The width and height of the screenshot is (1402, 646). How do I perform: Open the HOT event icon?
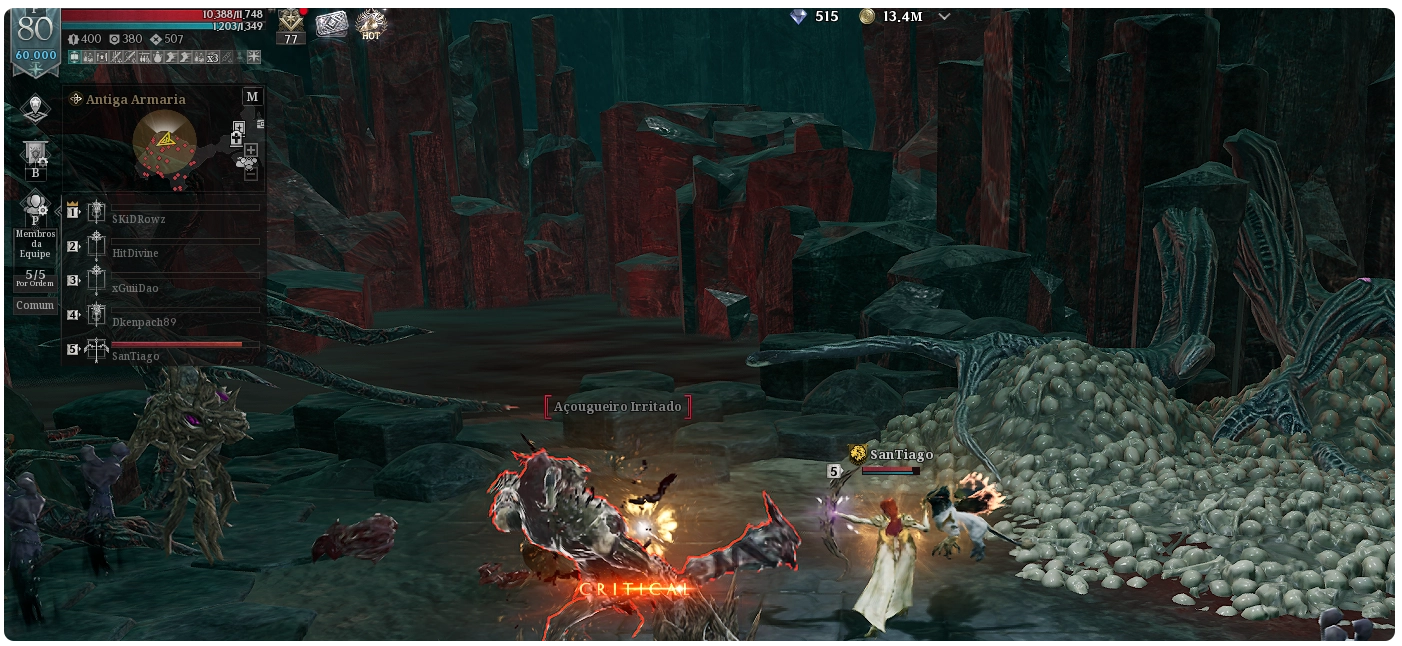371,24
